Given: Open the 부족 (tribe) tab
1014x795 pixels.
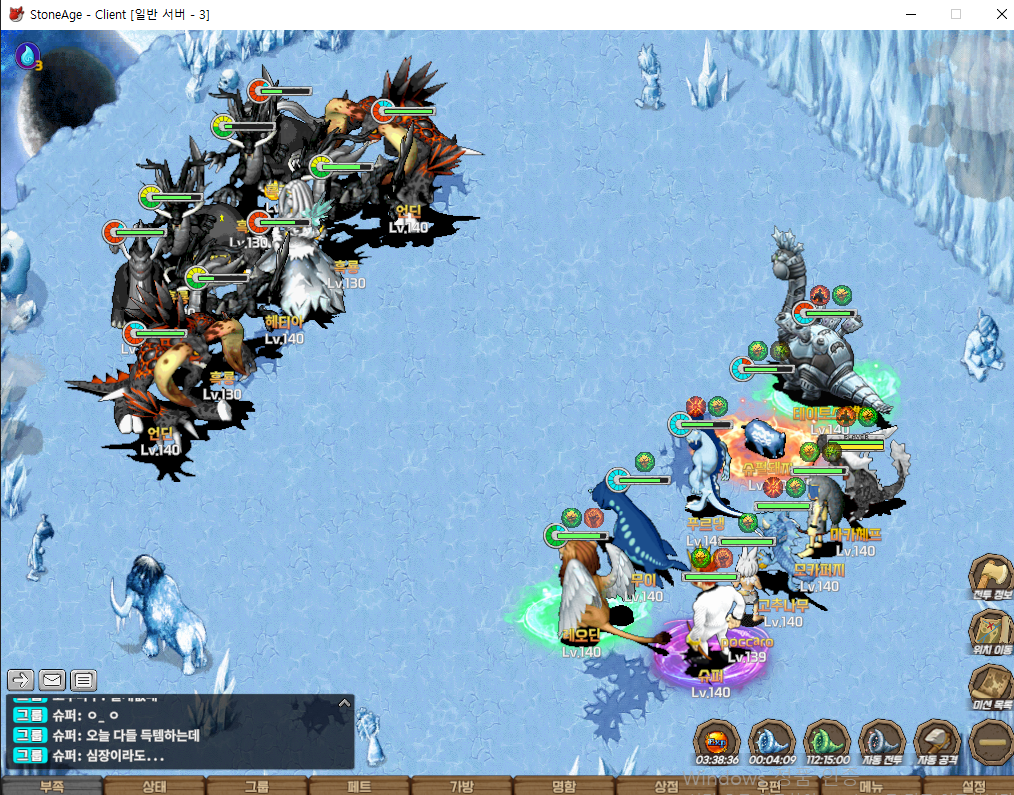Looking at the screenshot, I should pyautogui.click(x=51, y=786).
